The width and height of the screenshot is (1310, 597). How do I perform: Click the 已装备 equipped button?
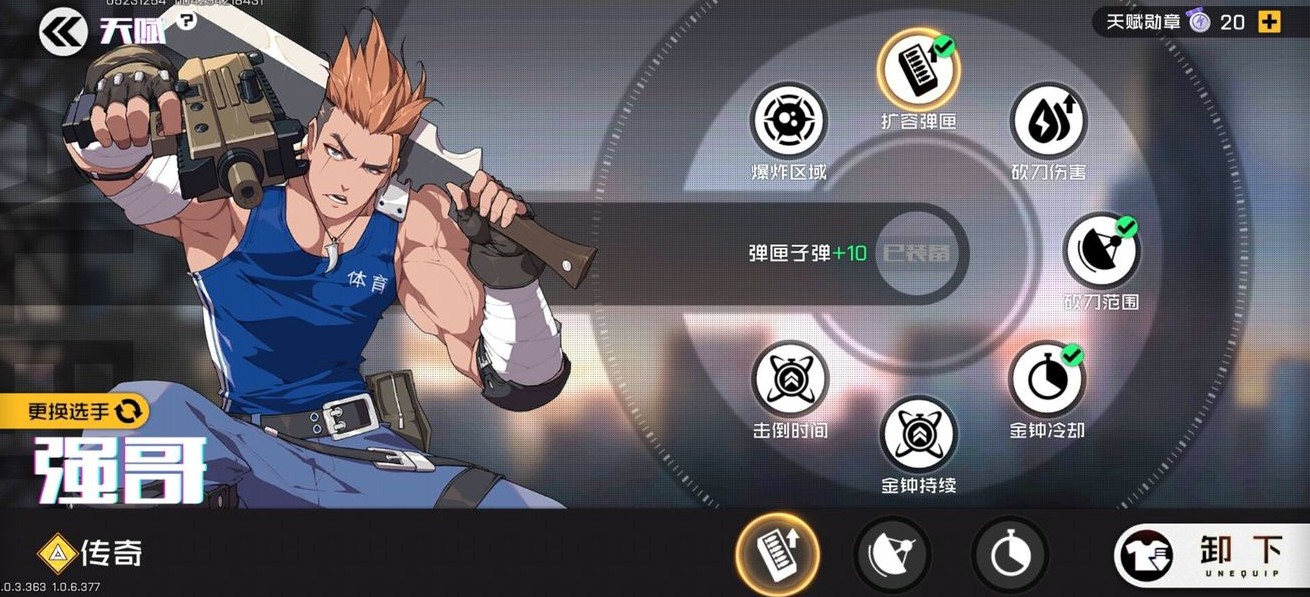(915, 254)
